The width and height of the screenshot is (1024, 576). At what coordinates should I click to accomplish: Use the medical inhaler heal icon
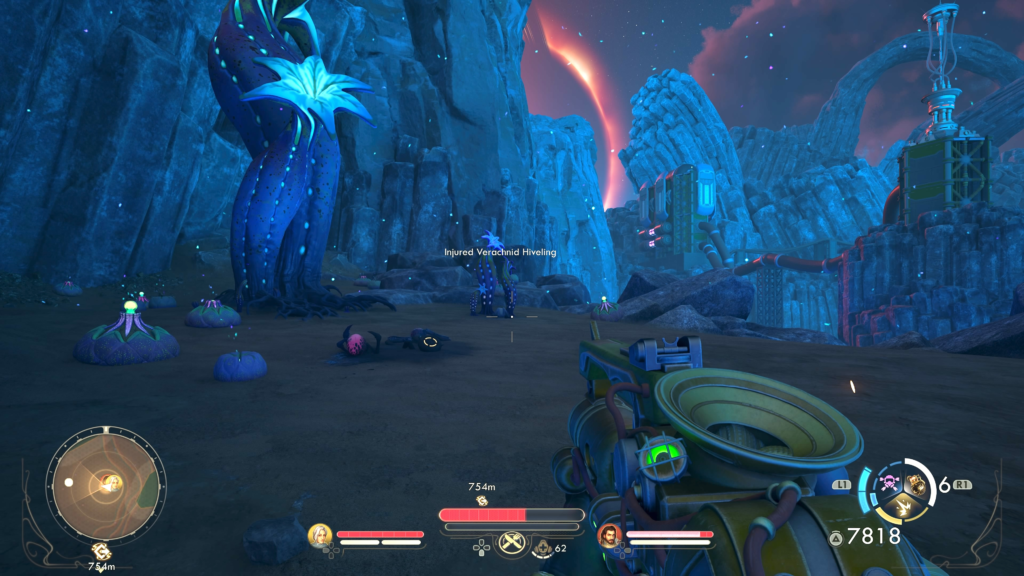(542, 547)
